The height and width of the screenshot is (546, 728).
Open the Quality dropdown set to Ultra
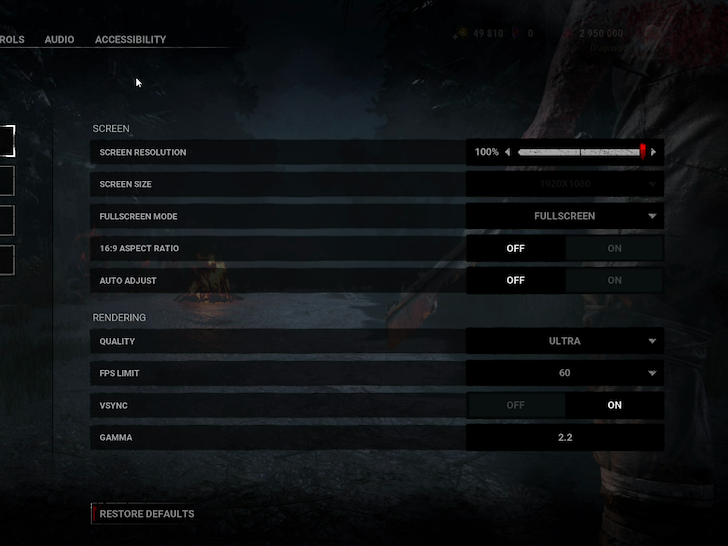click(x=565, y=341)
